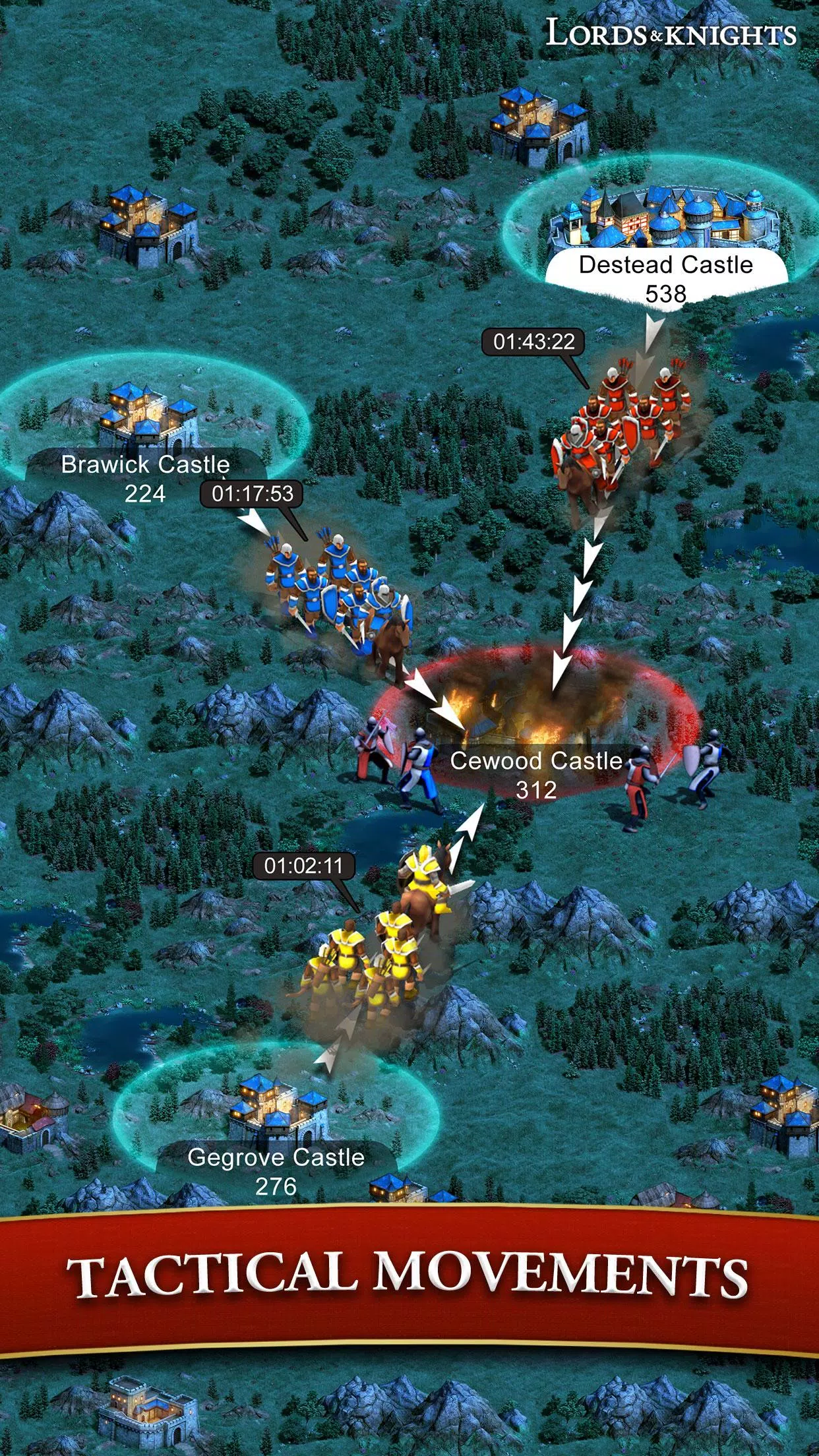Click the Gegrove Castle map label
Viewport: 819px width, 1456px height.
(276, 1170)
